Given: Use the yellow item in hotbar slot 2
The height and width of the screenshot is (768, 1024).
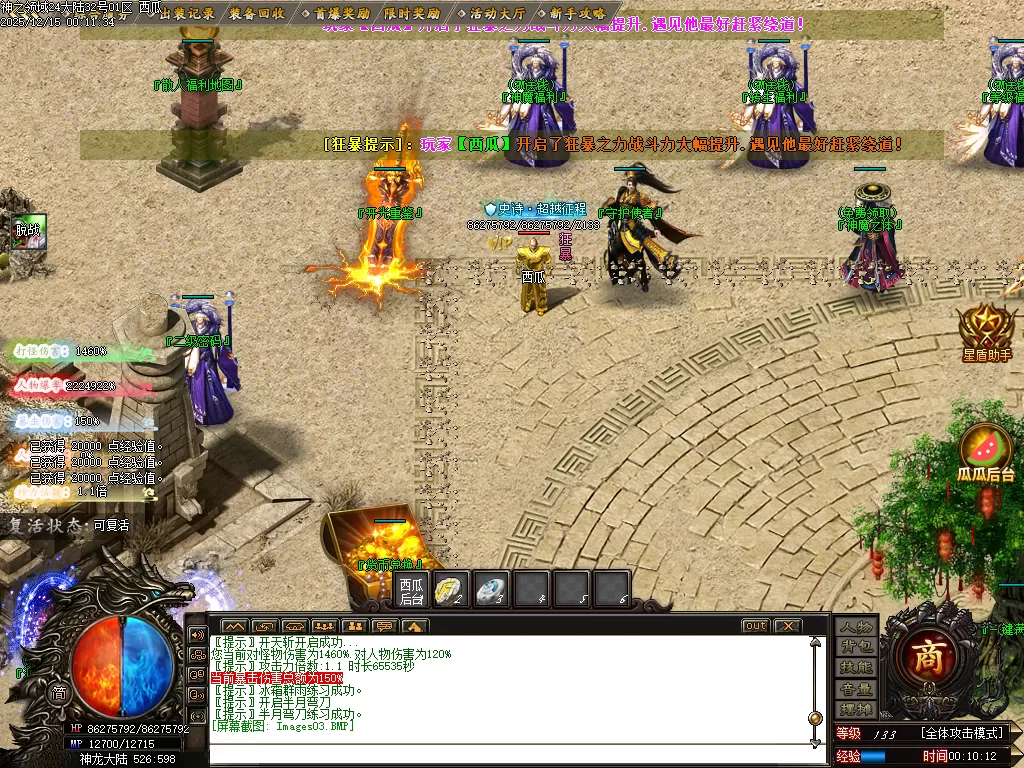Looking at the screenshot, I should [x=451, y=589].
